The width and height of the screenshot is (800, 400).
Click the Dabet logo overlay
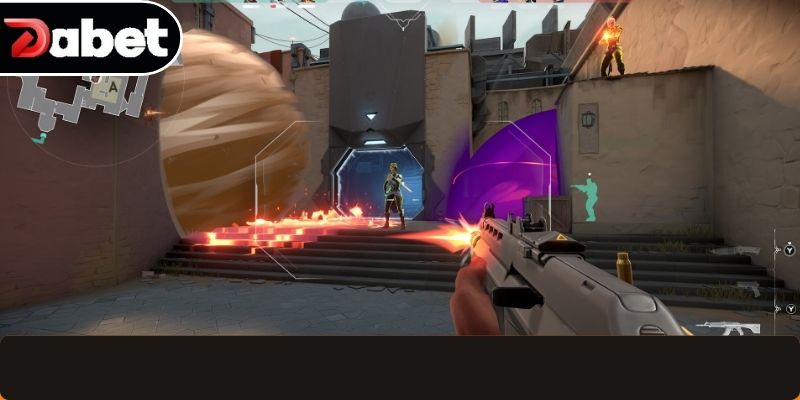coord(87,39)
